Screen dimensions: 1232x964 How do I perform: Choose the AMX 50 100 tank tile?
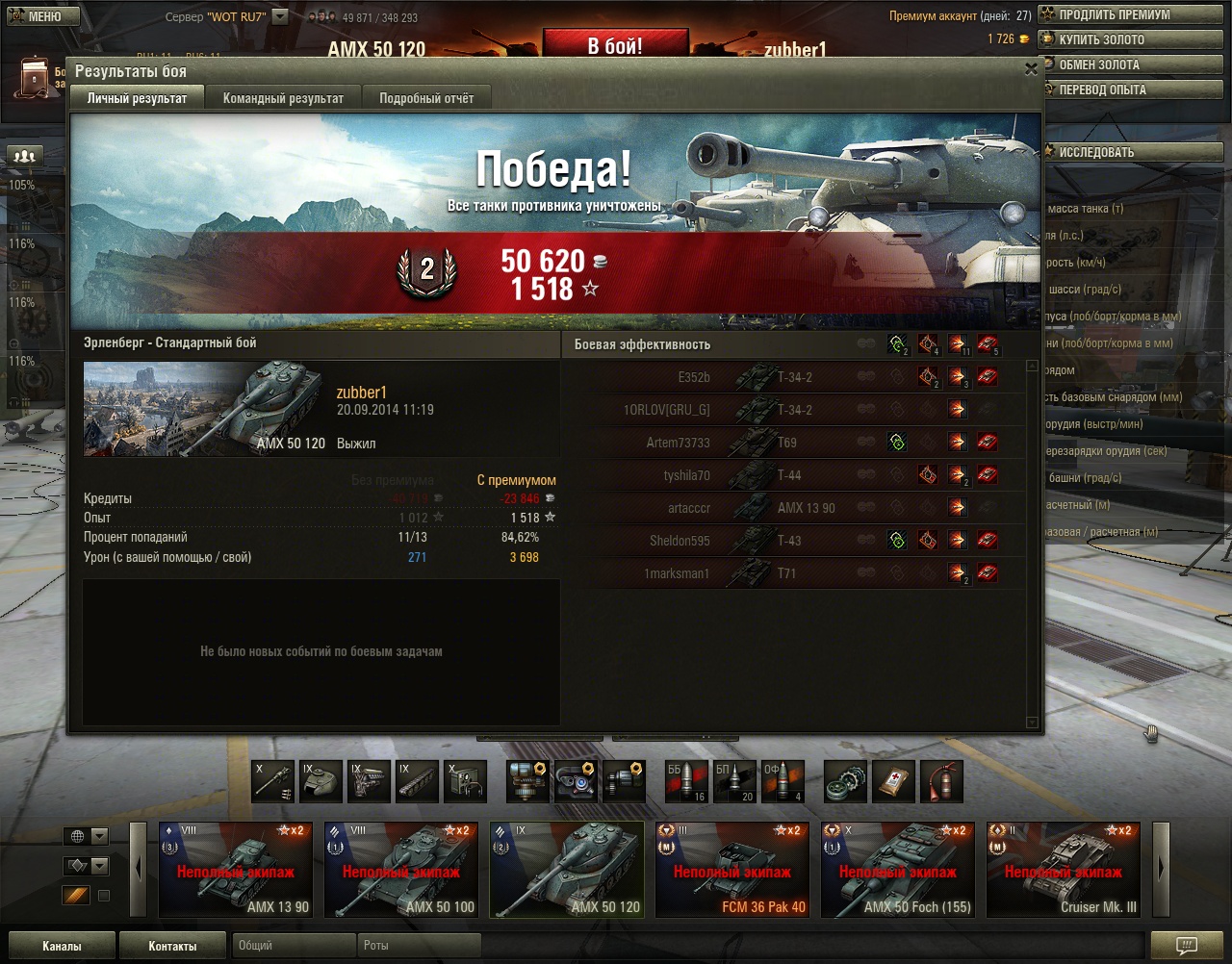coord(401,869)
